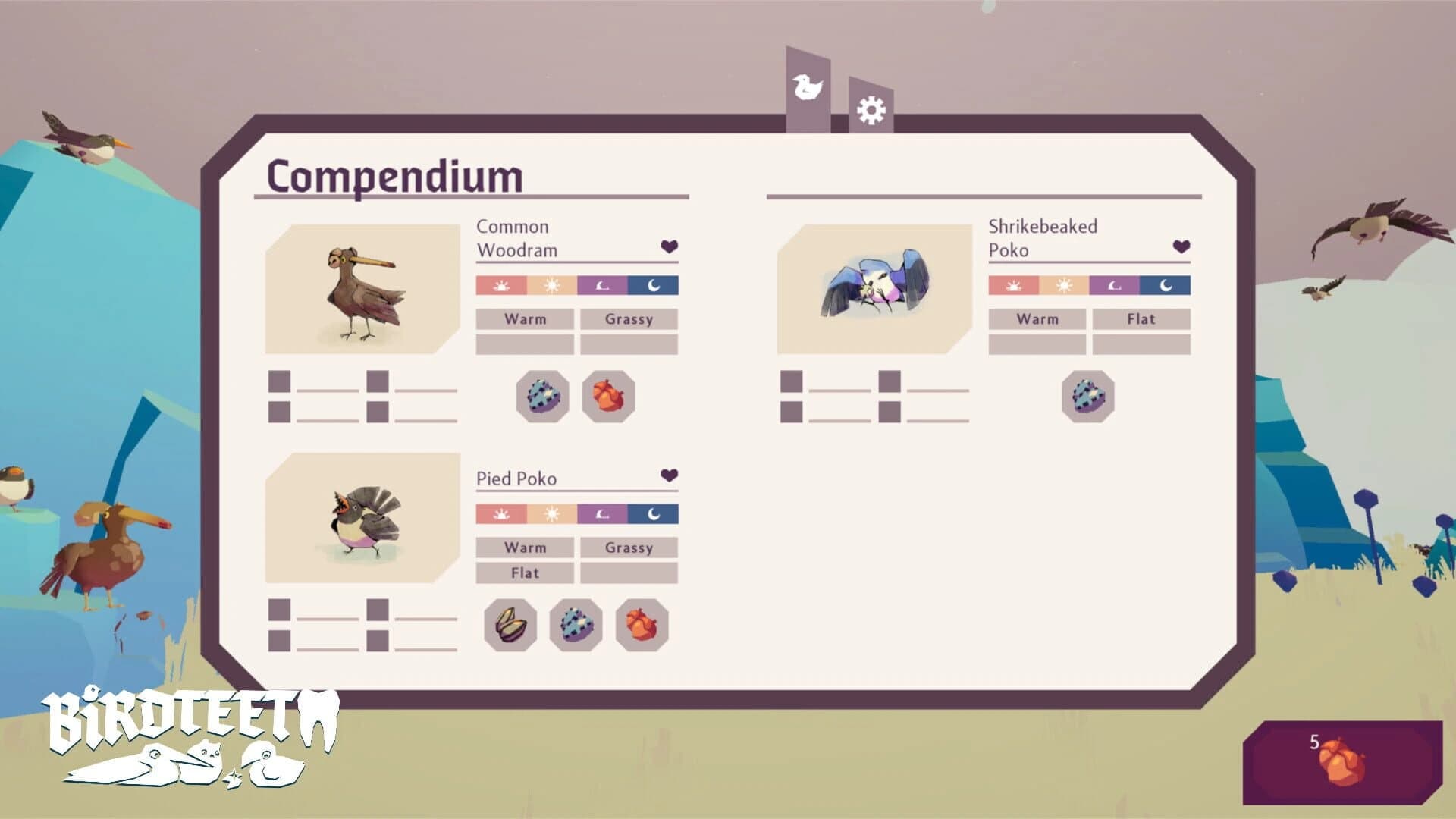
Task: Toggle the favorite heart for Pied Poko
Action: (x=668, y=475)
